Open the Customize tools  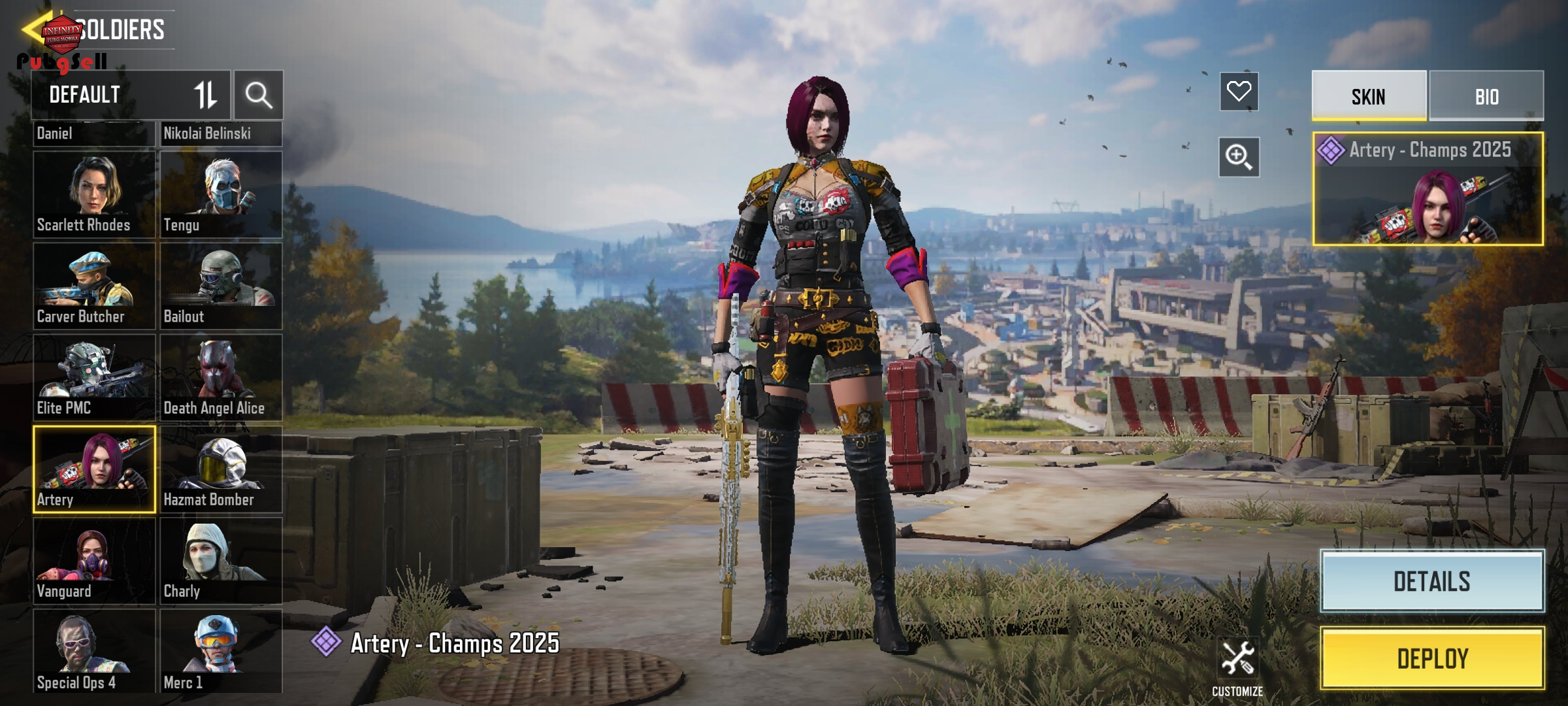(1237, 667)
